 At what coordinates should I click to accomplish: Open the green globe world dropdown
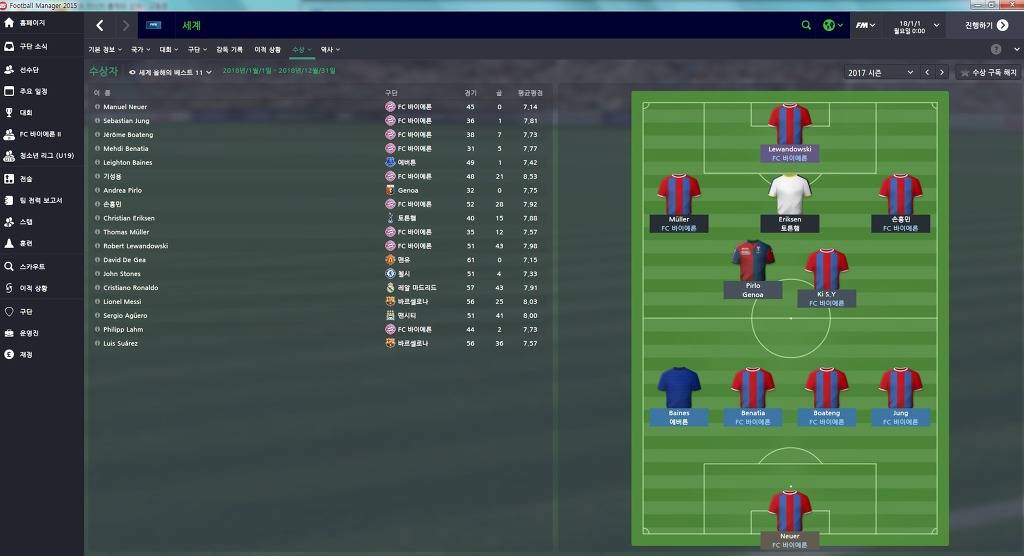pos(831,25)
